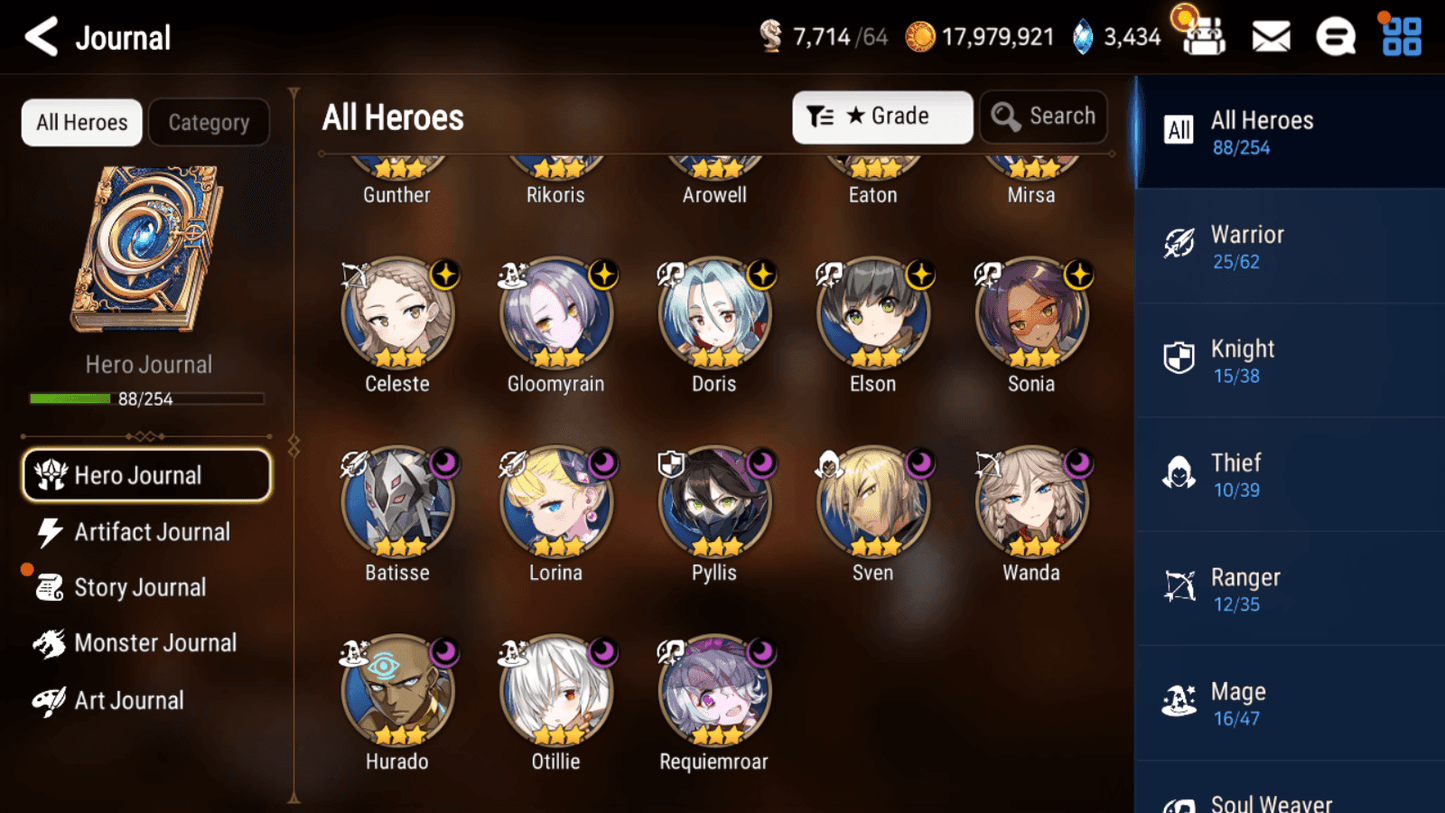View Gloomyrain's journal entry
Image resolution: width=1445 pixels, height=813 pixels.
[556, 314]
